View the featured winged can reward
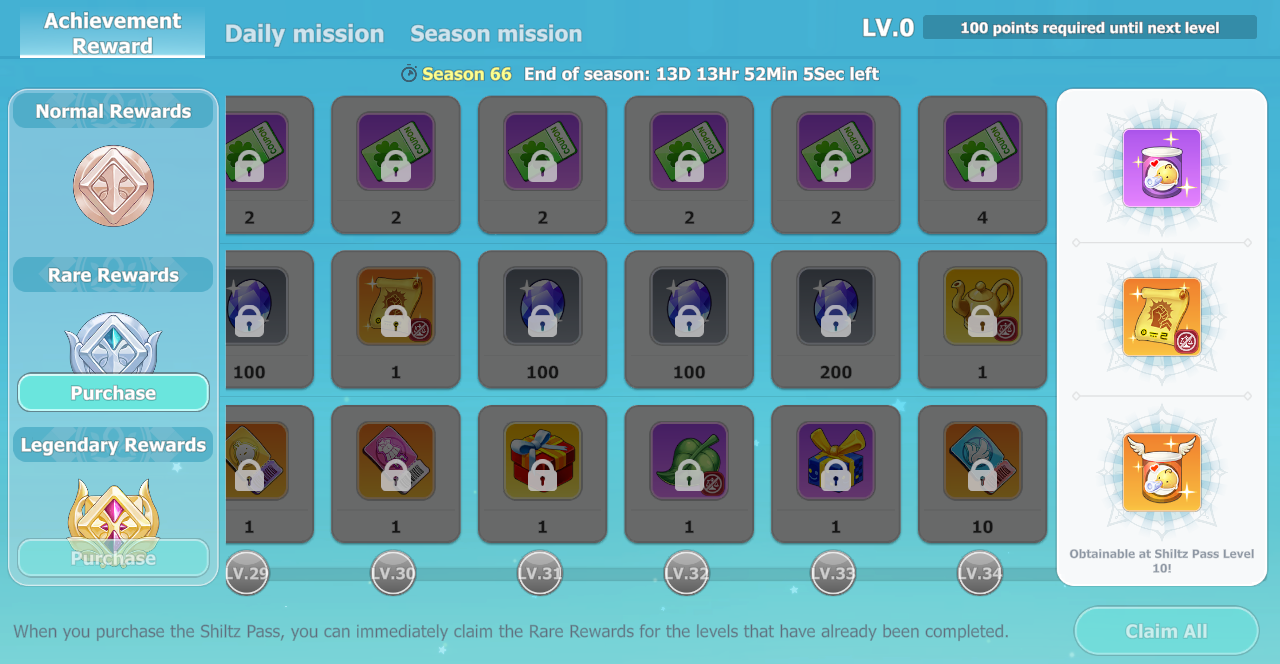1280x664 pixels. click(1162, 472)
